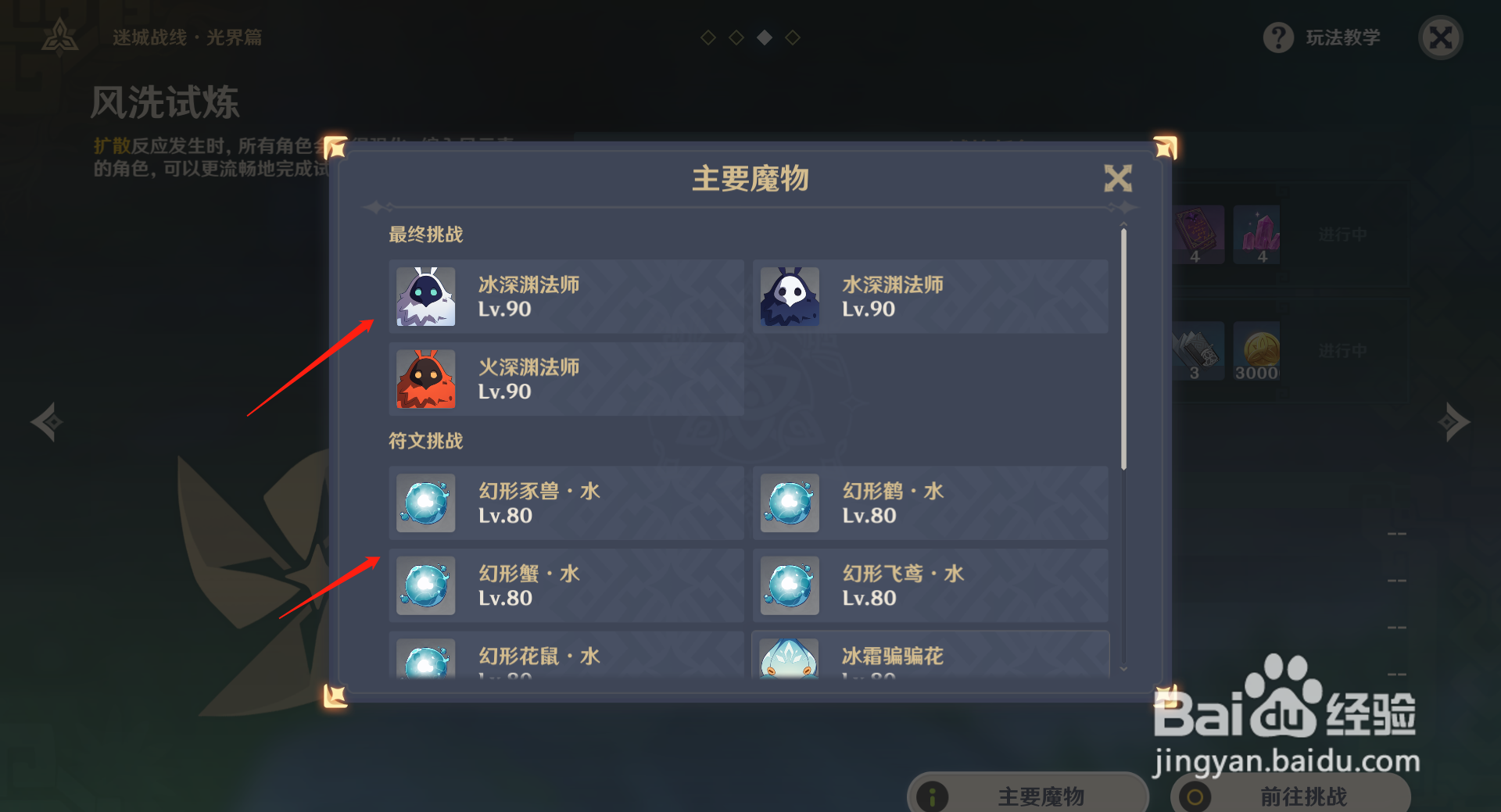Activate the first diamond indicator at top

pos(708,36)
